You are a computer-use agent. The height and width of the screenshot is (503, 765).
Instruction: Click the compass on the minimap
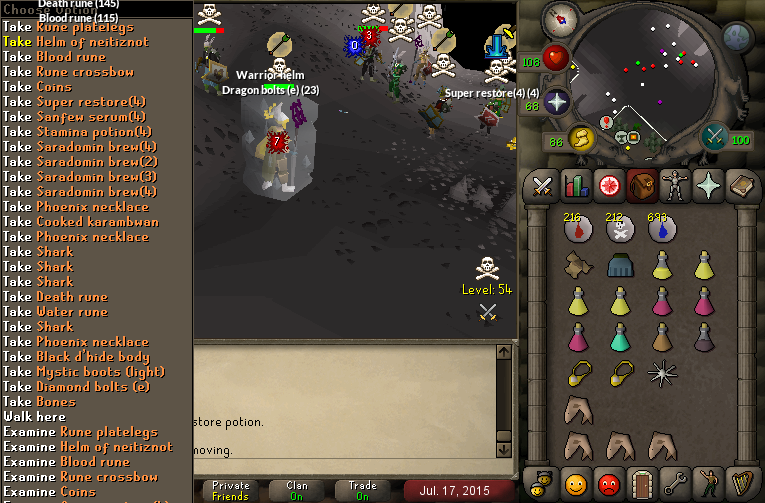(x=558, y=17)
